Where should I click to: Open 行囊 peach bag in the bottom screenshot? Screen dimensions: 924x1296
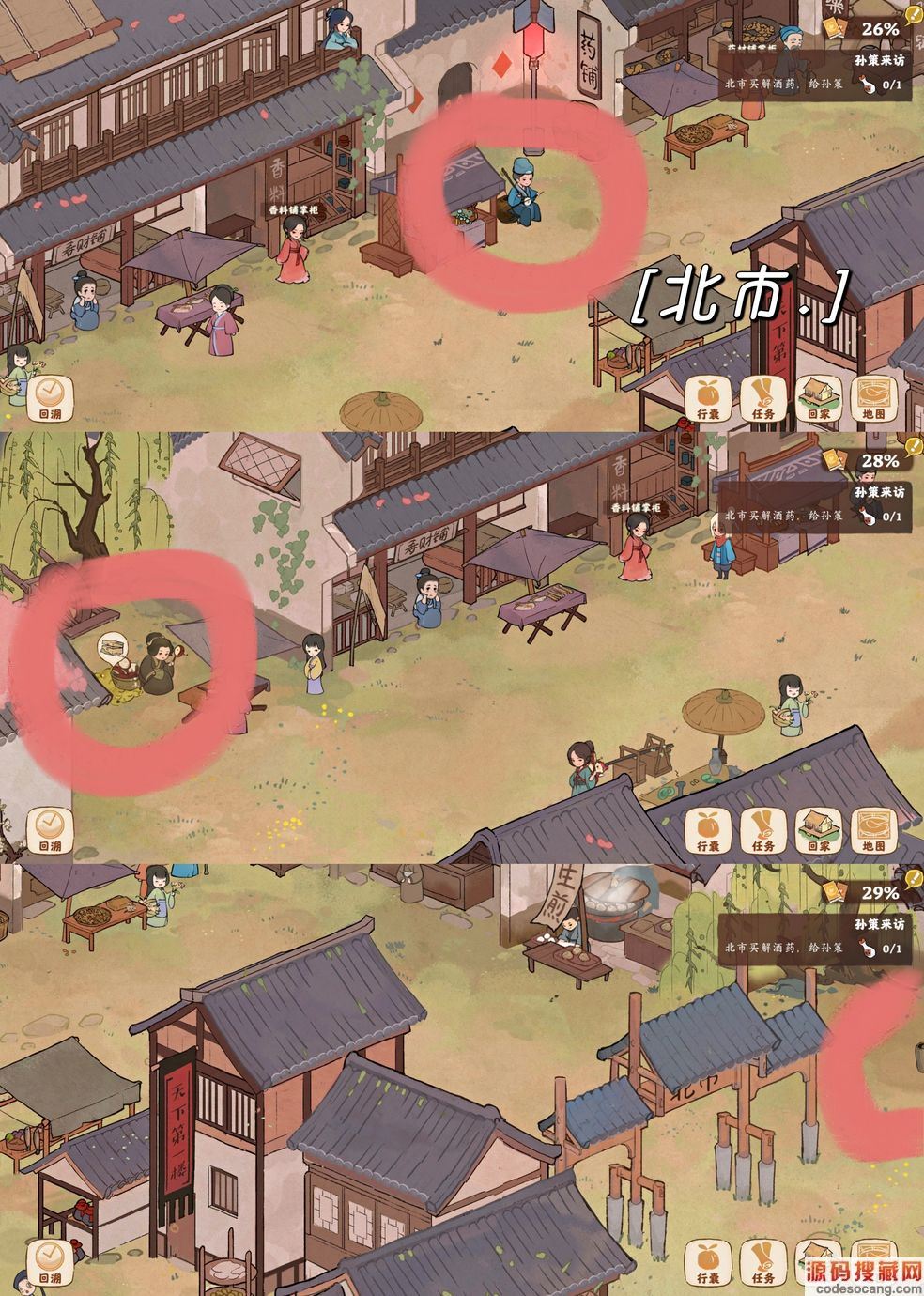tap(707, 1261)
